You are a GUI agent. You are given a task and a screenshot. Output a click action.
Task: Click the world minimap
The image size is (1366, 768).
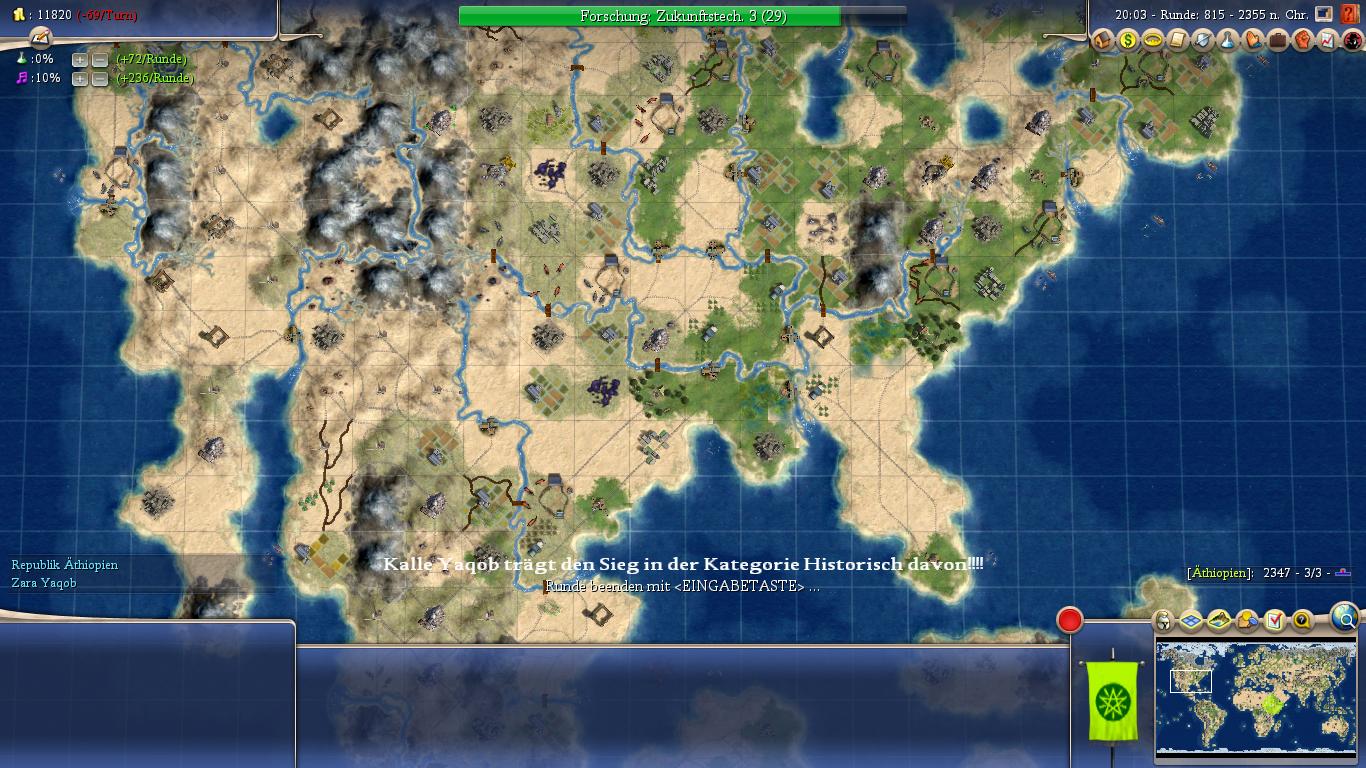point(1256,696)
